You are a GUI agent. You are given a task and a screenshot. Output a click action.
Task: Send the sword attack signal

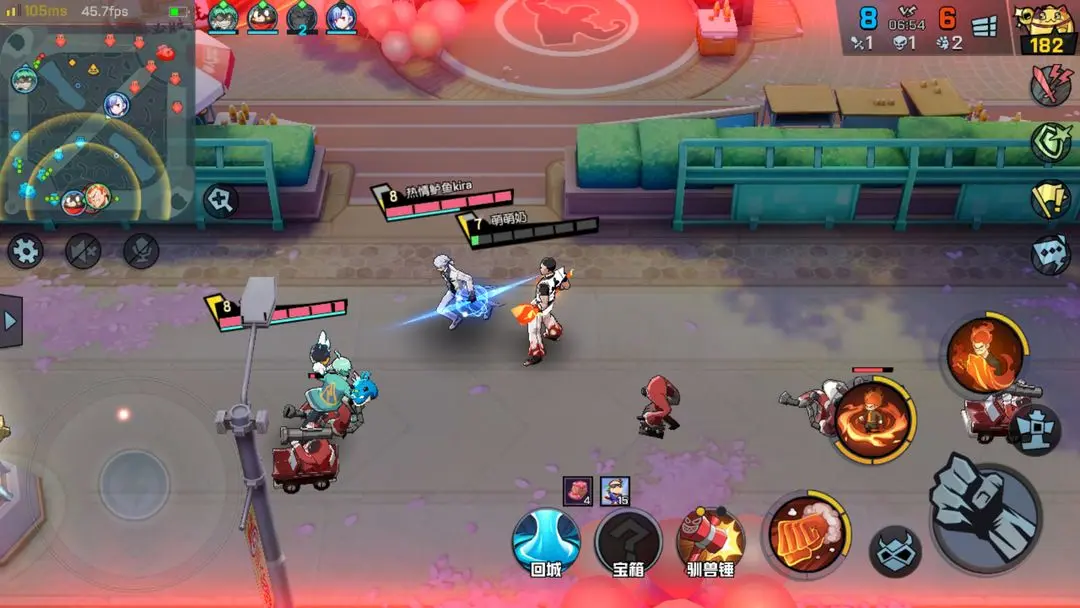1051,86
